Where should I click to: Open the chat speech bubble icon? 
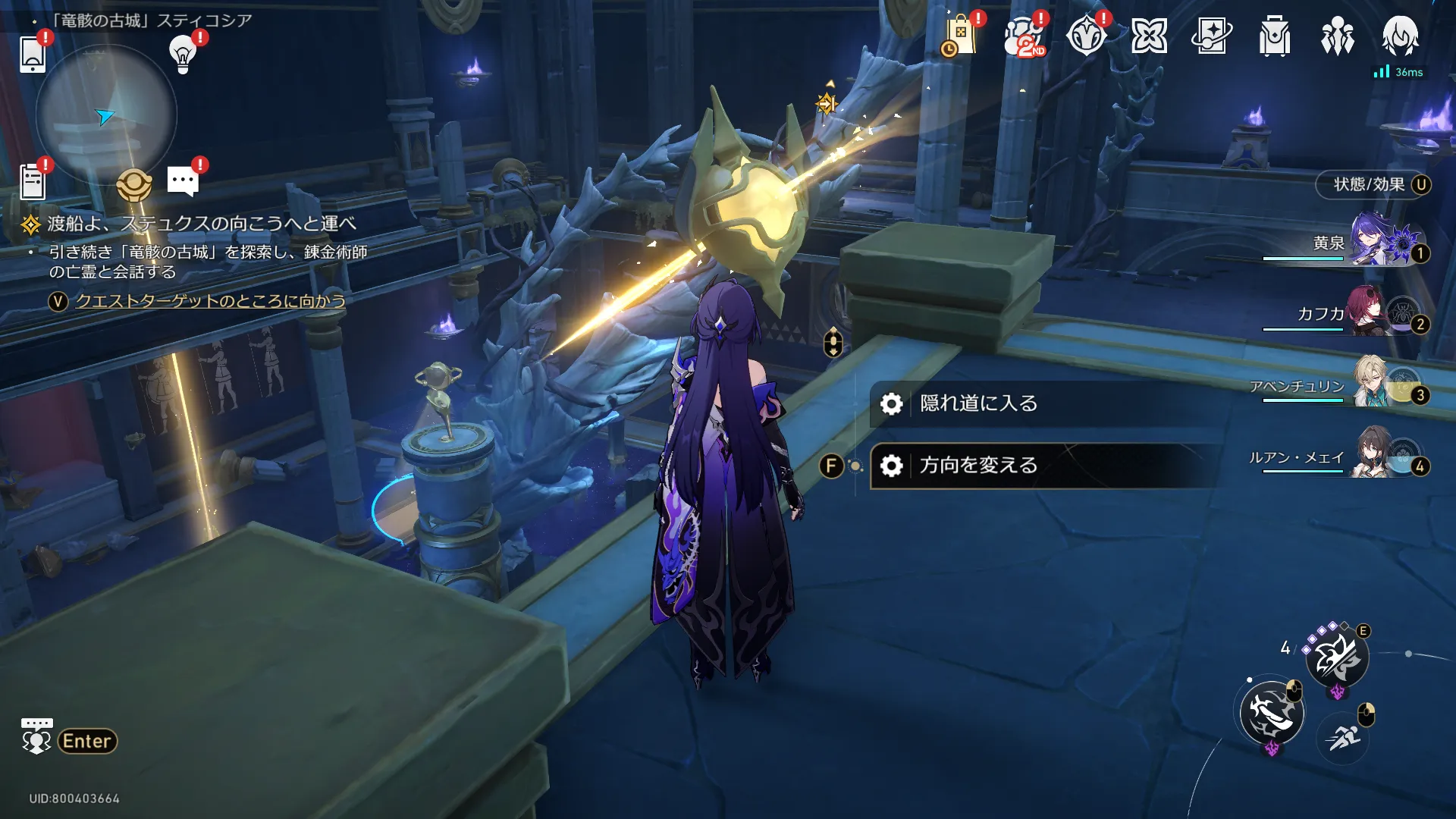pos(183,181)
